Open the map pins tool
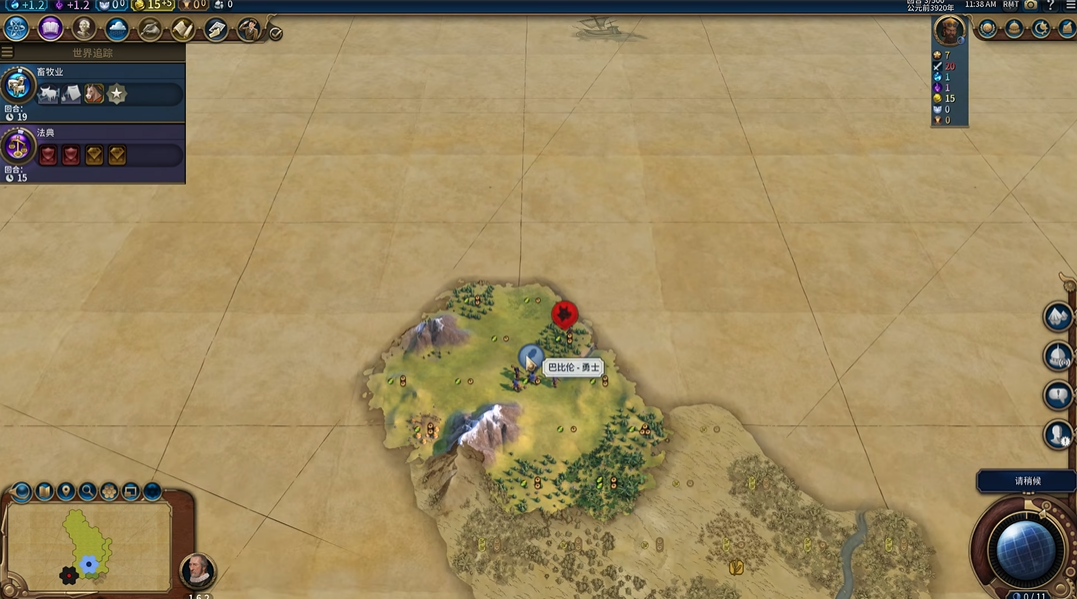 point(66,491)
